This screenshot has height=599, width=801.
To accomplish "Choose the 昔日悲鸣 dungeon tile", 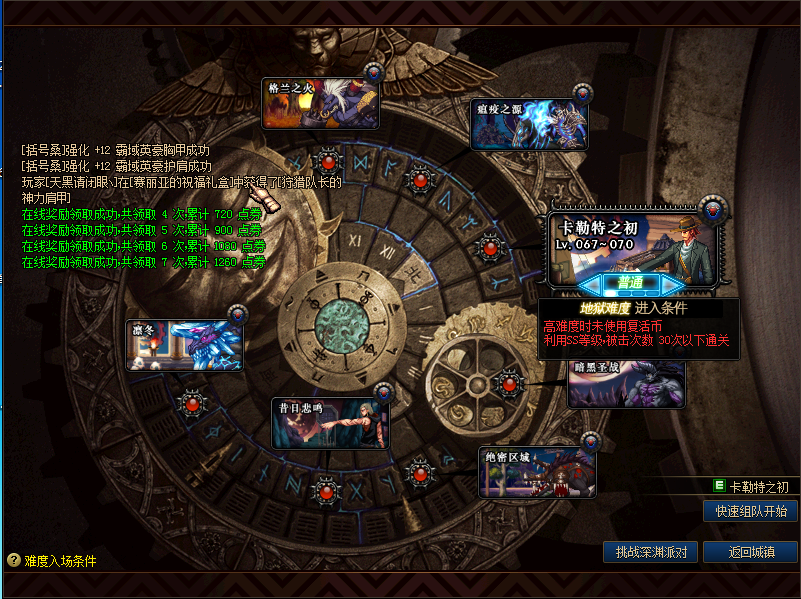I will 330,423.
